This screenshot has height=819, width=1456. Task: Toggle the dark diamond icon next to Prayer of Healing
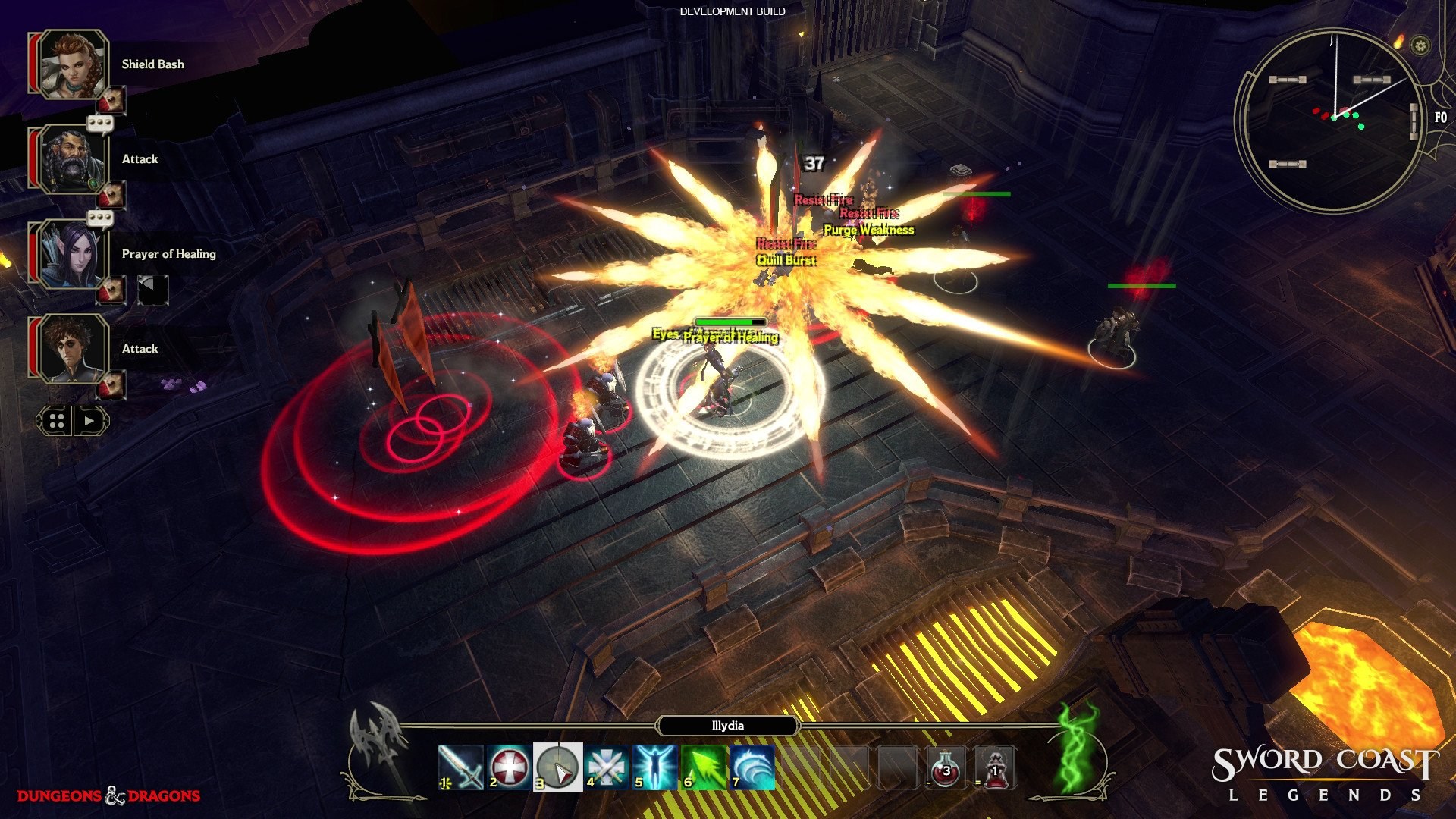(x=153, y=289)
